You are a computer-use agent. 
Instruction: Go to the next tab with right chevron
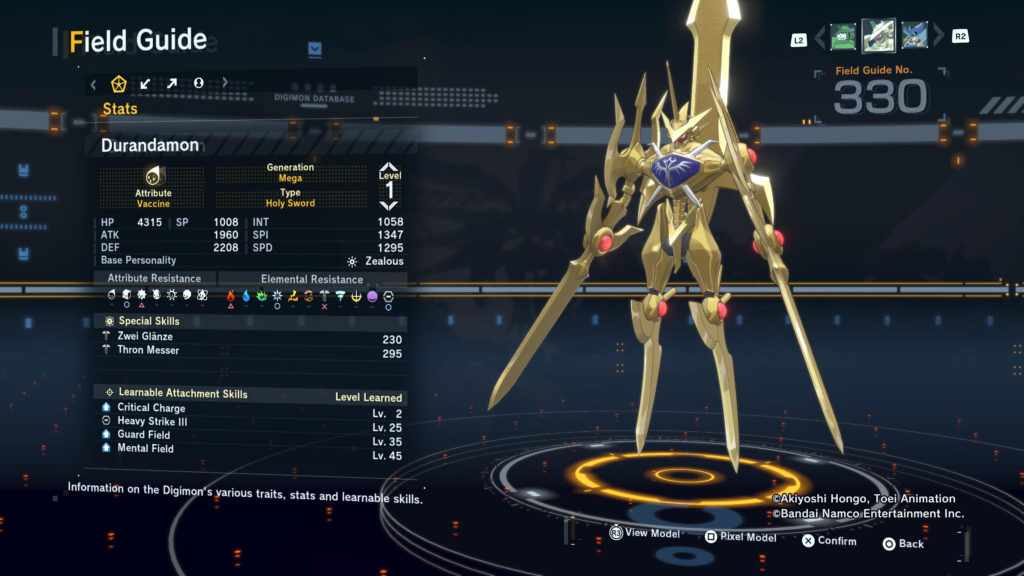[x=225, y=83]
